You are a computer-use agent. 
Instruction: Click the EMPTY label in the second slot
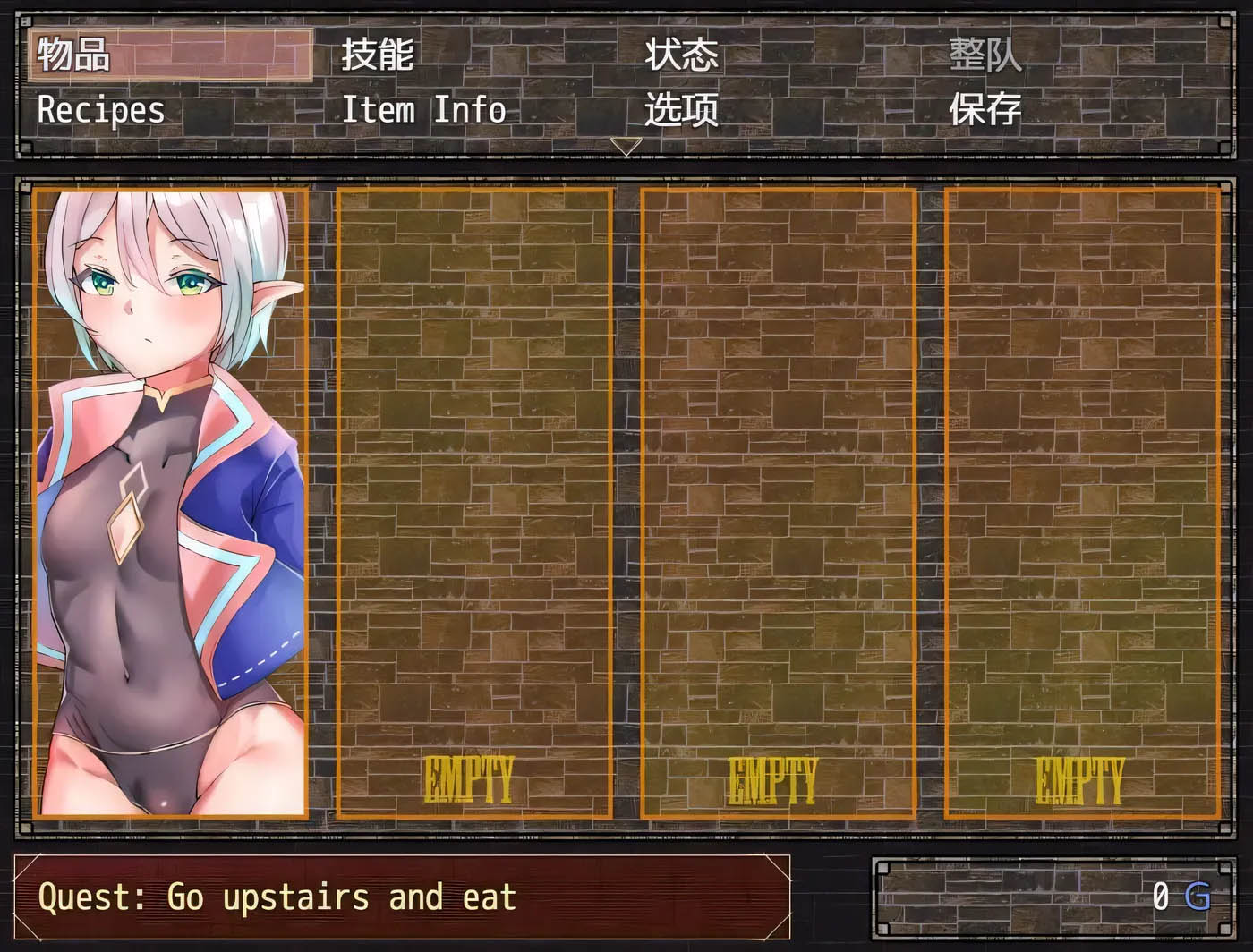click(x=777, y=779)
